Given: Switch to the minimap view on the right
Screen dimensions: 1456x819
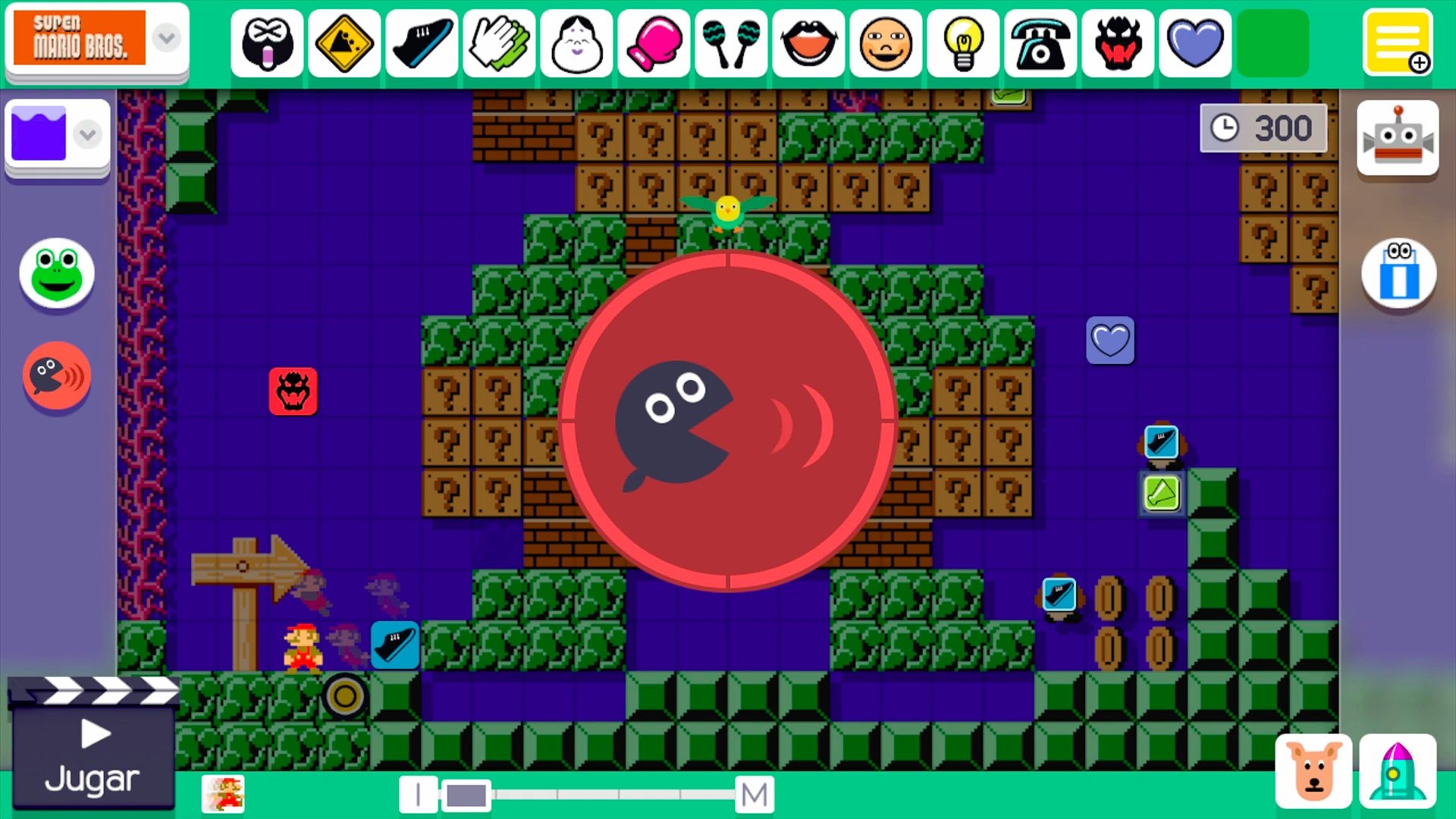Looking at the screenshot, I should tap(1398, 273).
